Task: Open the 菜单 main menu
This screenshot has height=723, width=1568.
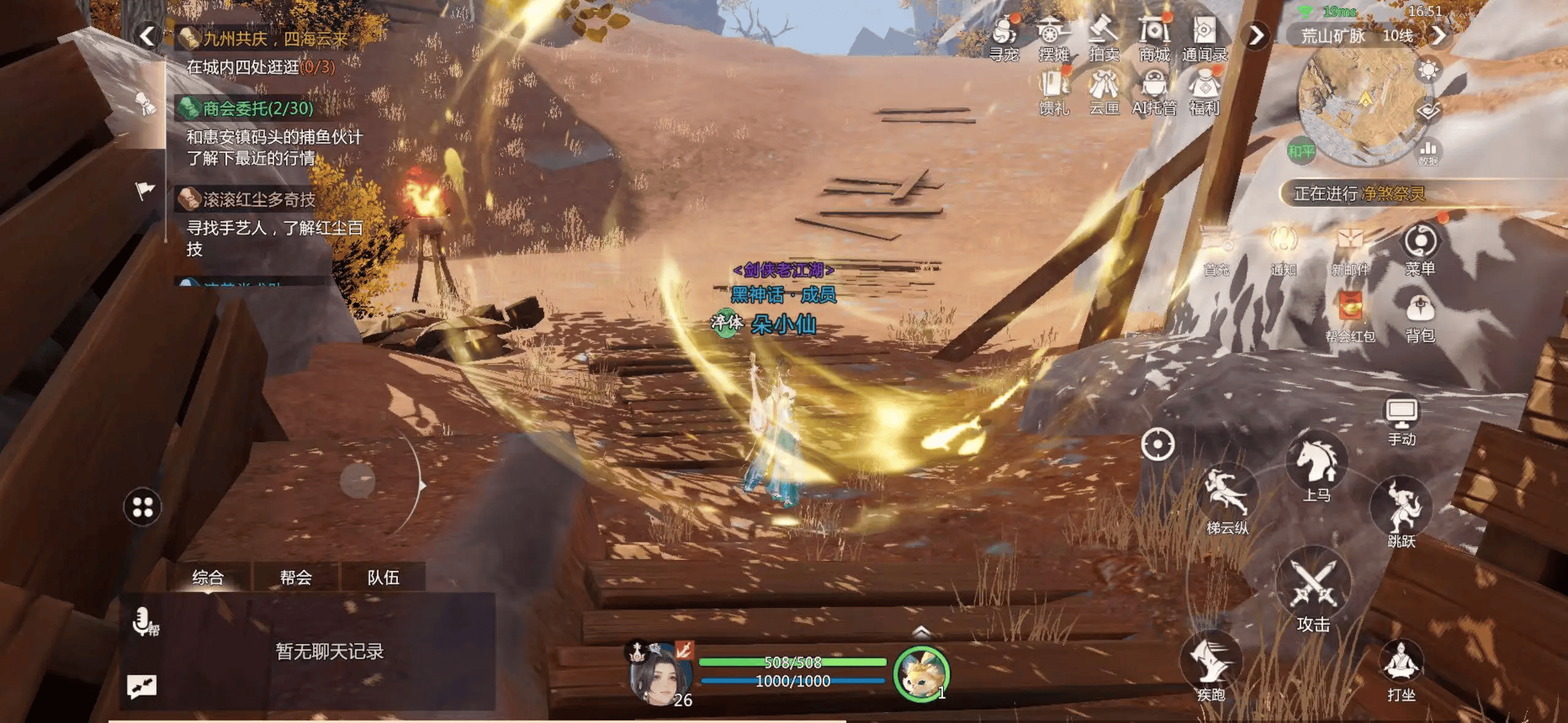Action: pyautogui.click(x=1420, y=248)
